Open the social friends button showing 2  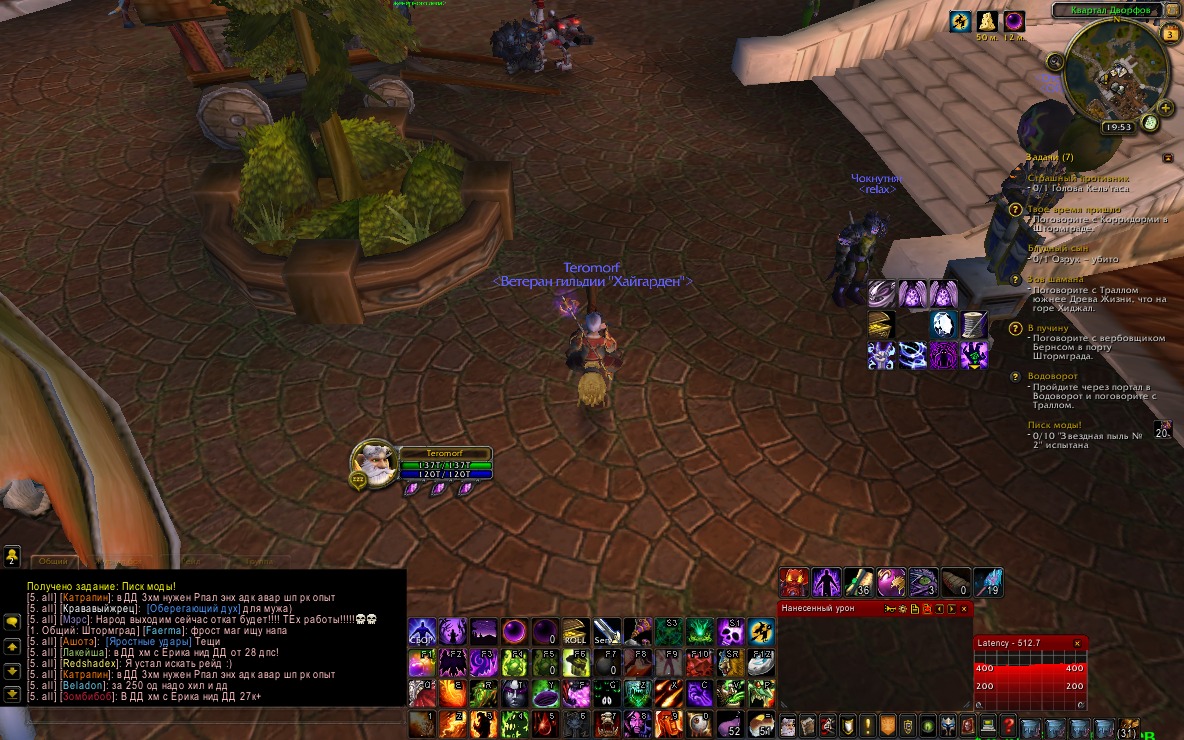12,555
